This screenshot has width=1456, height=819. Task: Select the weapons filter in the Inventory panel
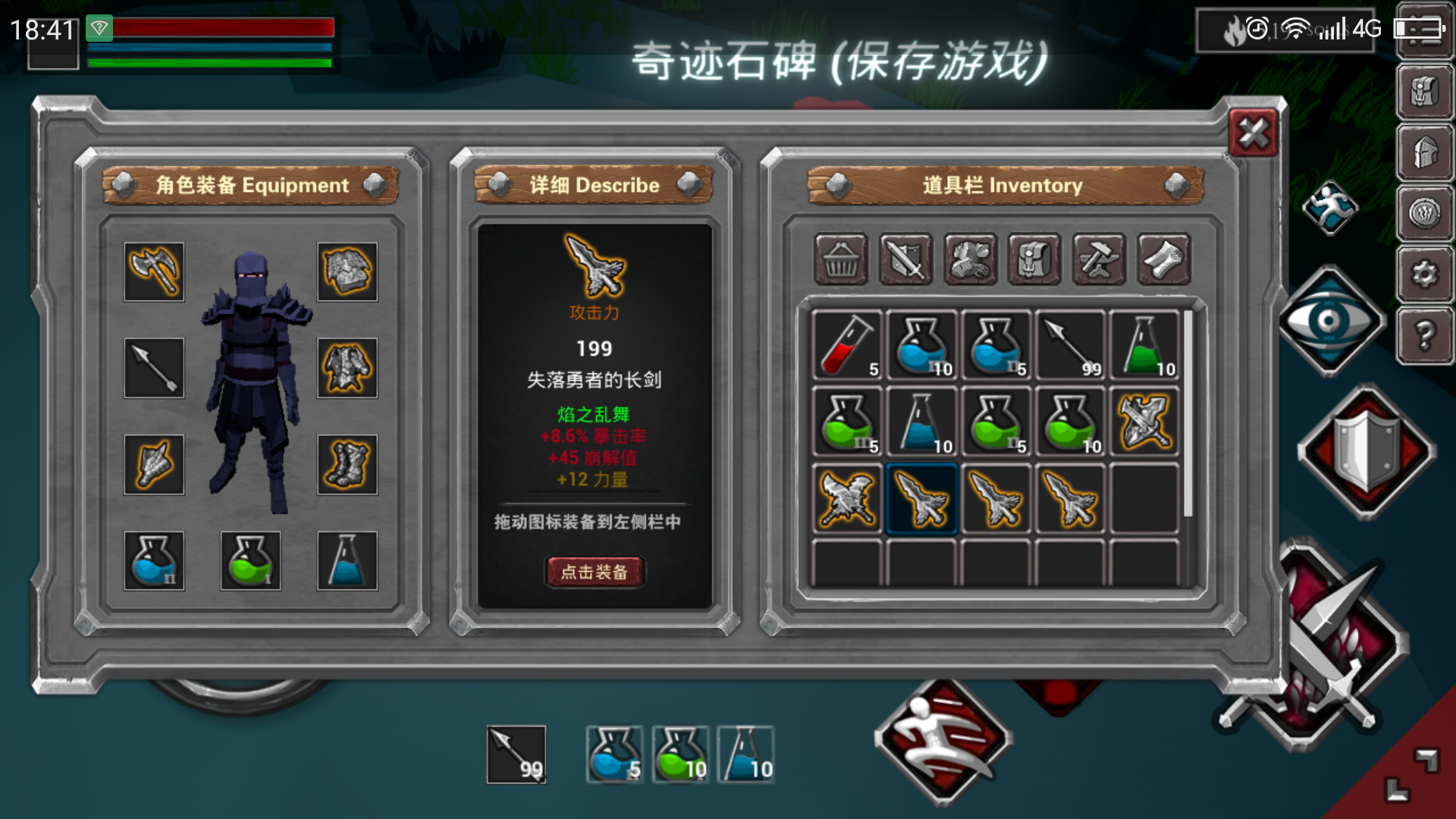pyautogui.click(x=905, y=261)
